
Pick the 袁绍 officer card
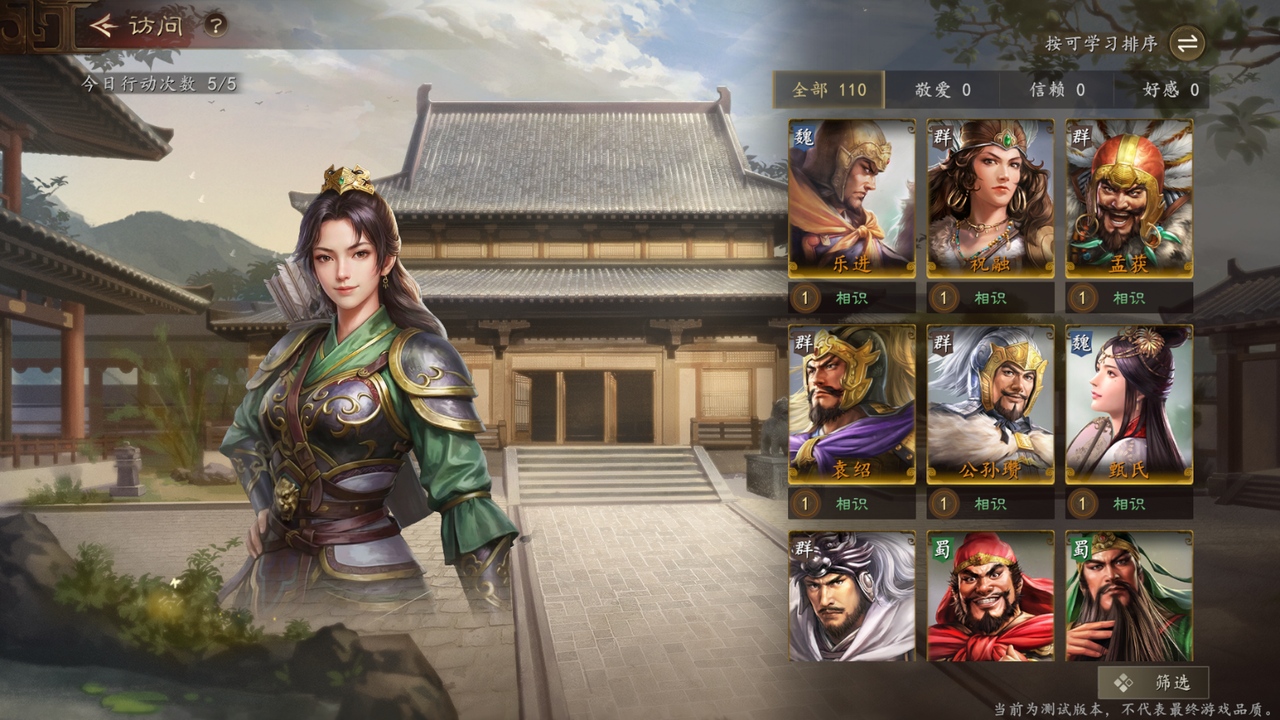(x=851, y=404)
